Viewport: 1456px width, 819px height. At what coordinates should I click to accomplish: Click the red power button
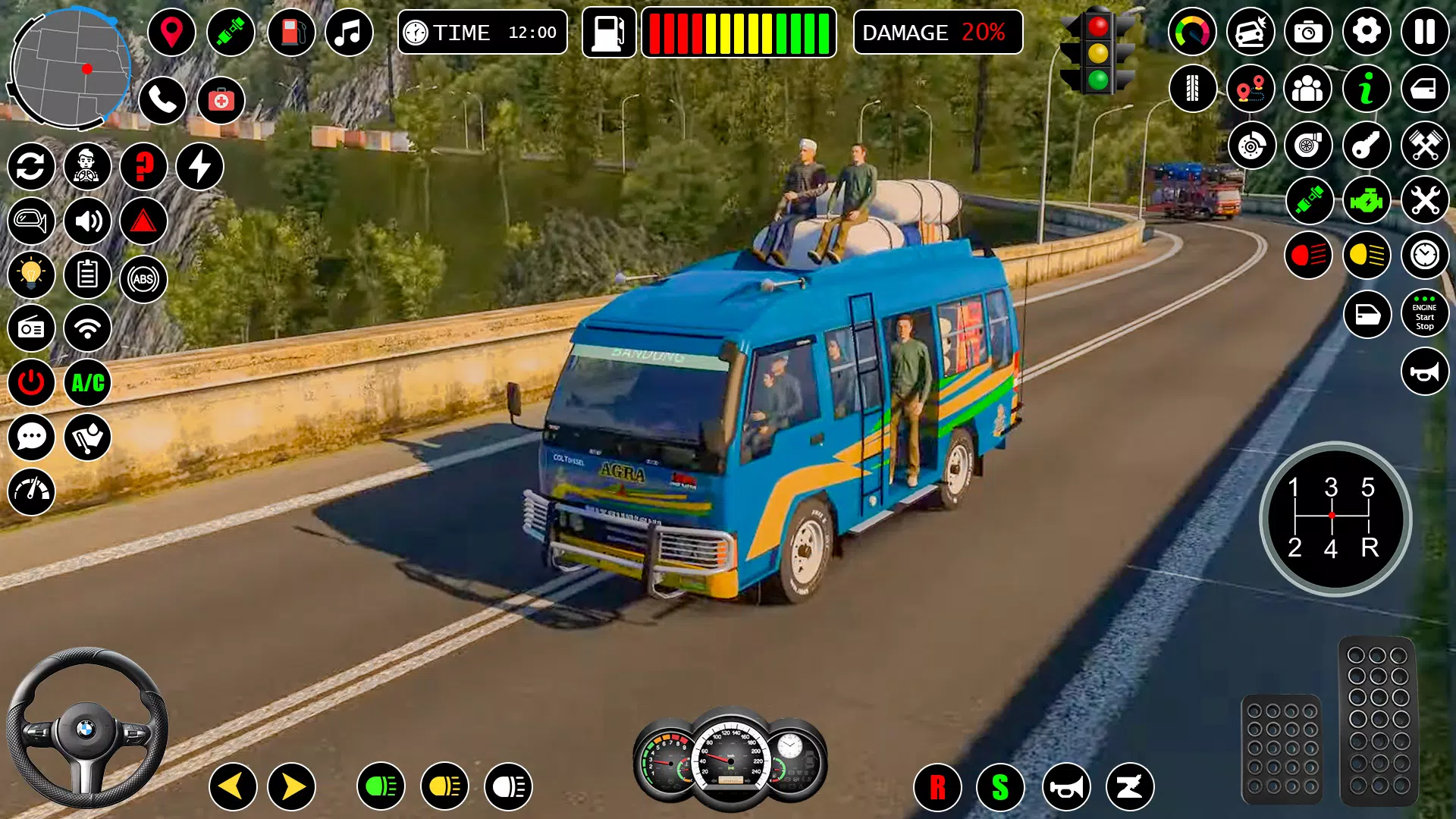[x=31, y=382]
